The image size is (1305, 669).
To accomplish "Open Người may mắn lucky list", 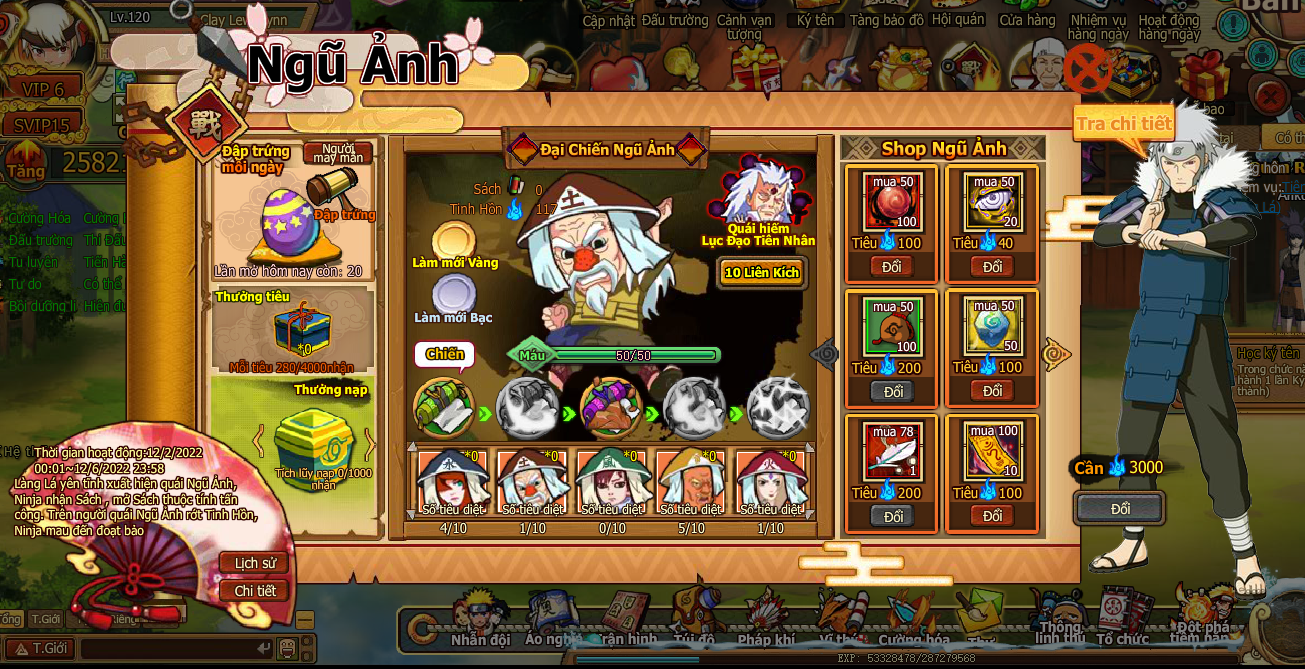I will coord(337,153).
